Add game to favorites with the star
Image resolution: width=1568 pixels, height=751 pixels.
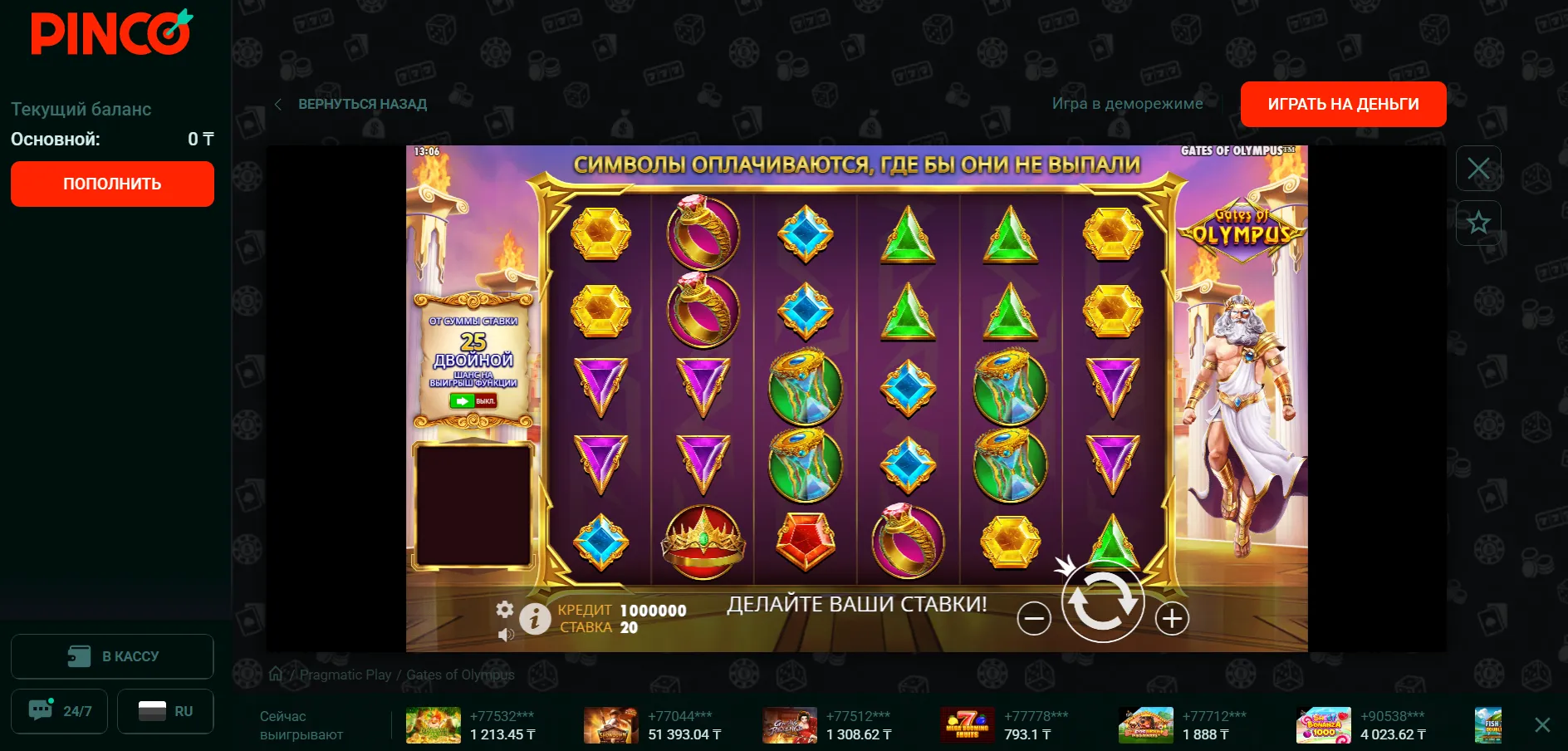[x=1478, y=223]
